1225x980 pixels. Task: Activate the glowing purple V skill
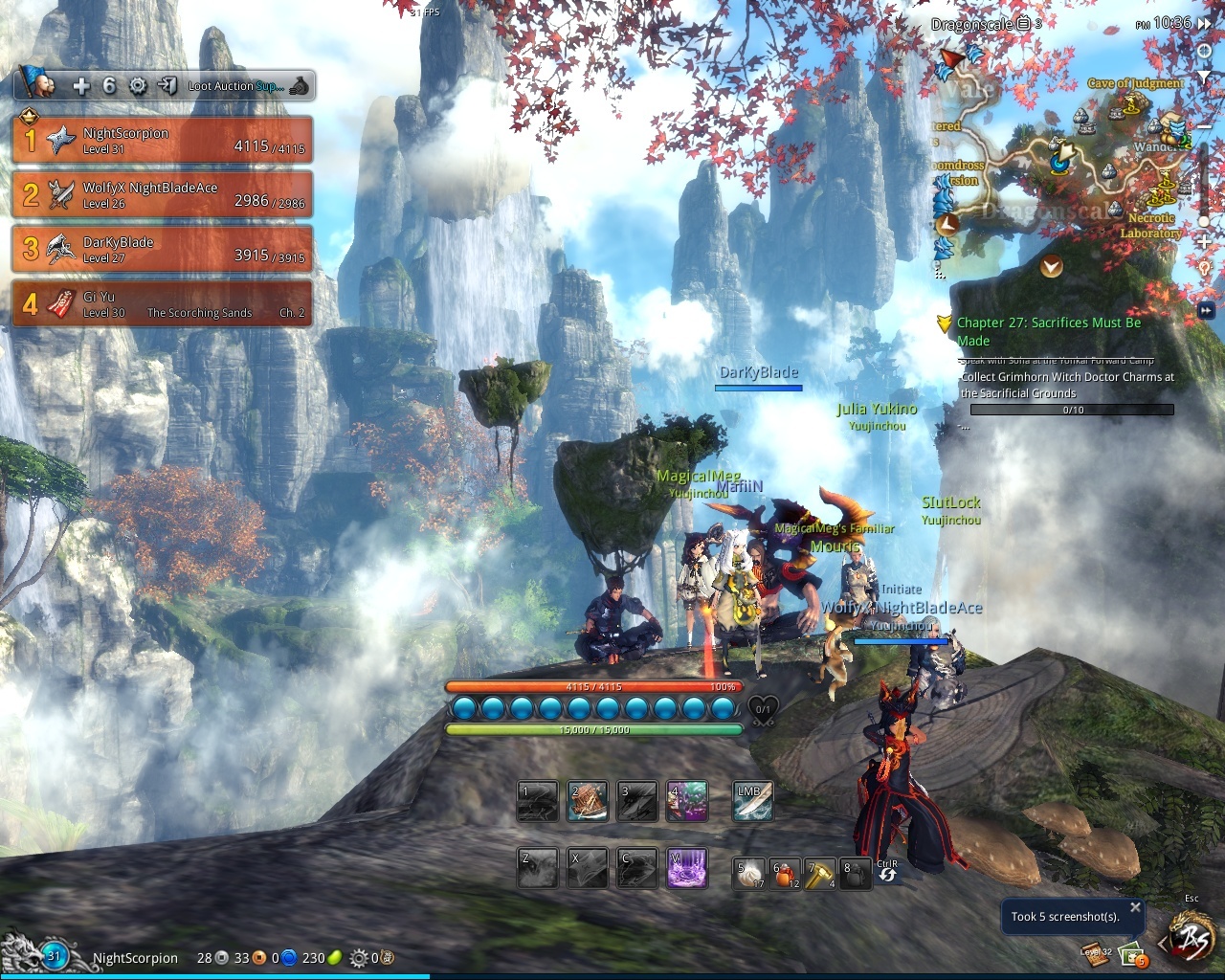click(687, 868)
